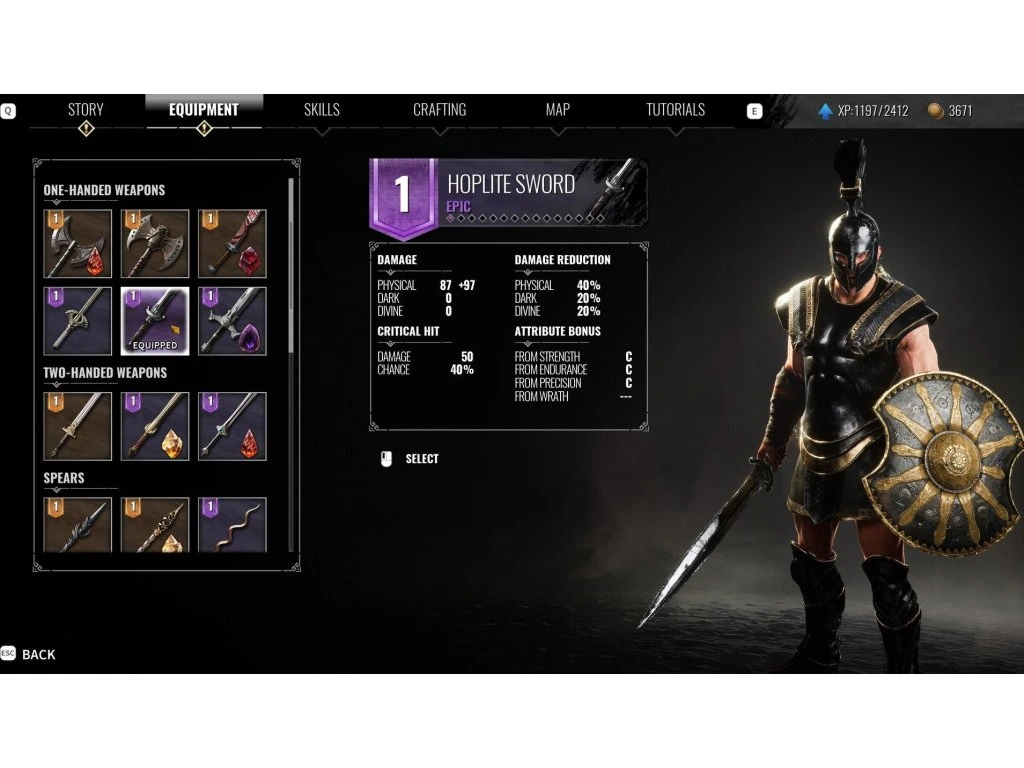The width and height of the screenshot is (1024, 768).
Task: Select the orange-tier two-handed sword
Action: tap(78, 426)
